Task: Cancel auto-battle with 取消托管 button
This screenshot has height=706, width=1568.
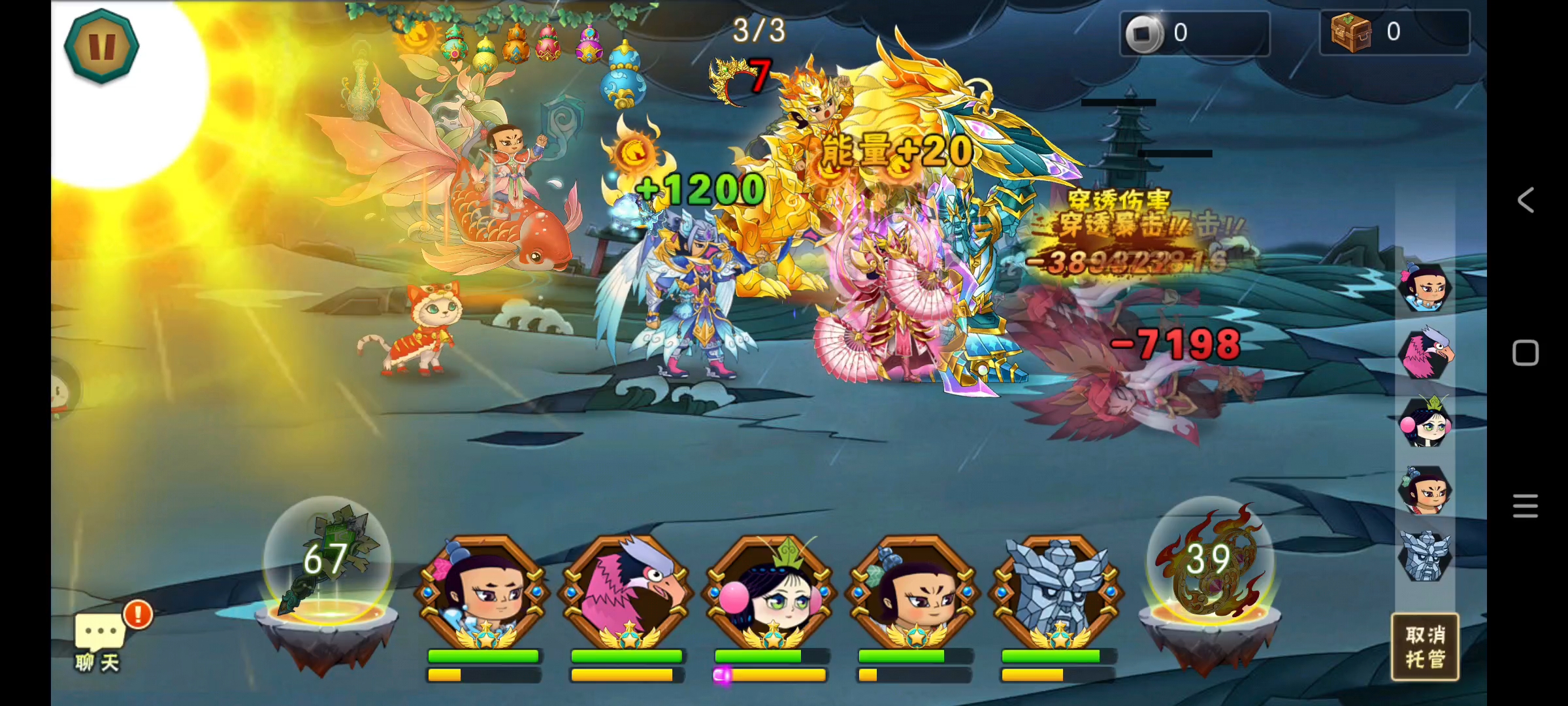Action: [1424, 647]
